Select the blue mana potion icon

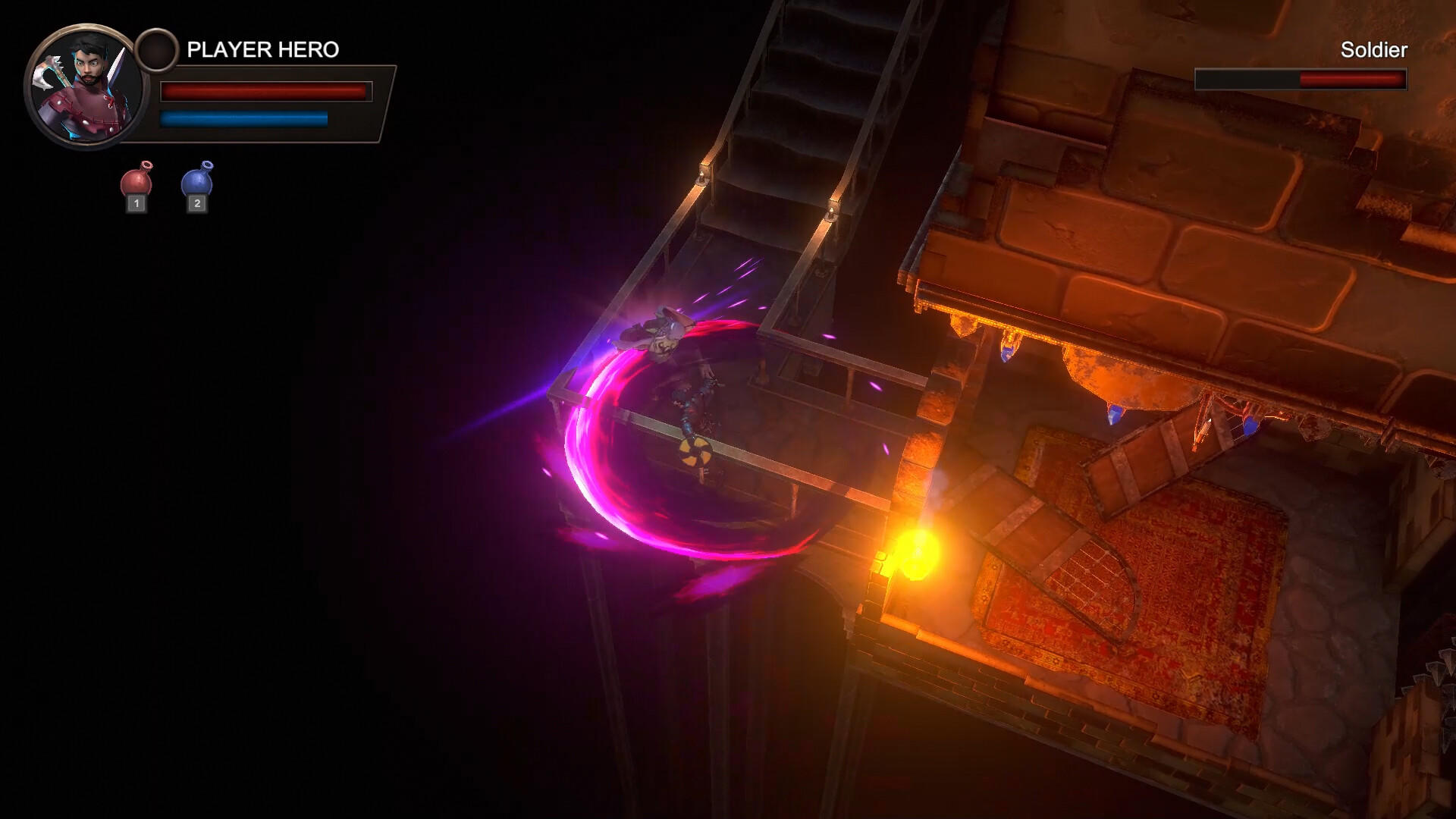(197, 182)
